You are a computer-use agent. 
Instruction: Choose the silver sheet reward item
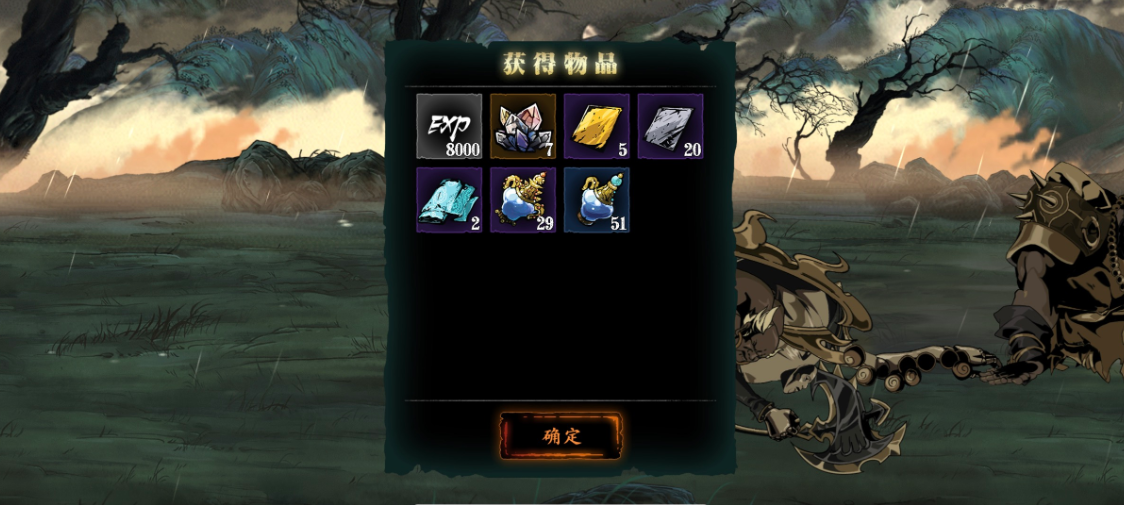[x=670, y=127]
